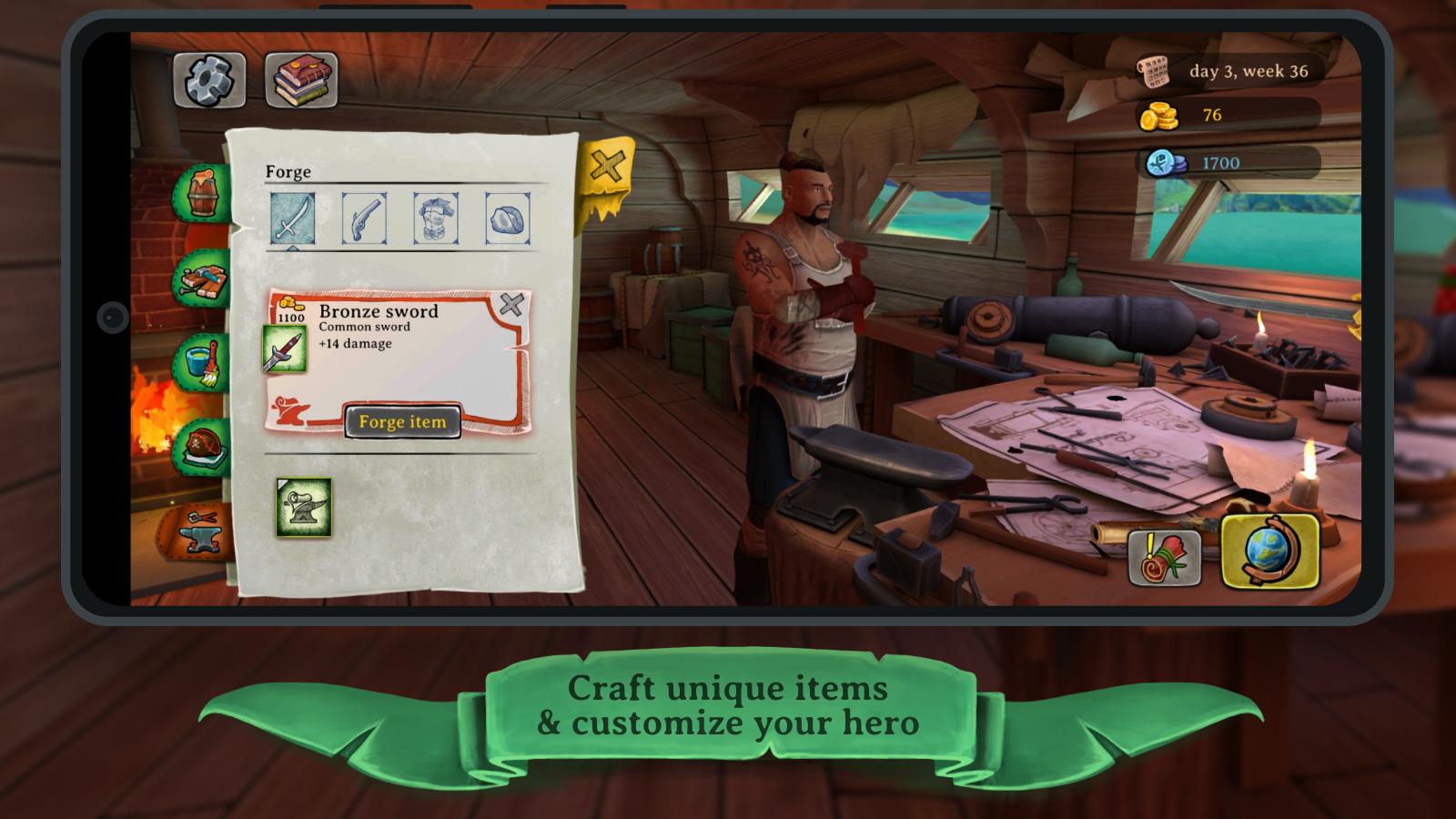This screenshot has width=1456, height=819.
Task: Select the anvil and tongs side tab
Action: coord(200,530)
